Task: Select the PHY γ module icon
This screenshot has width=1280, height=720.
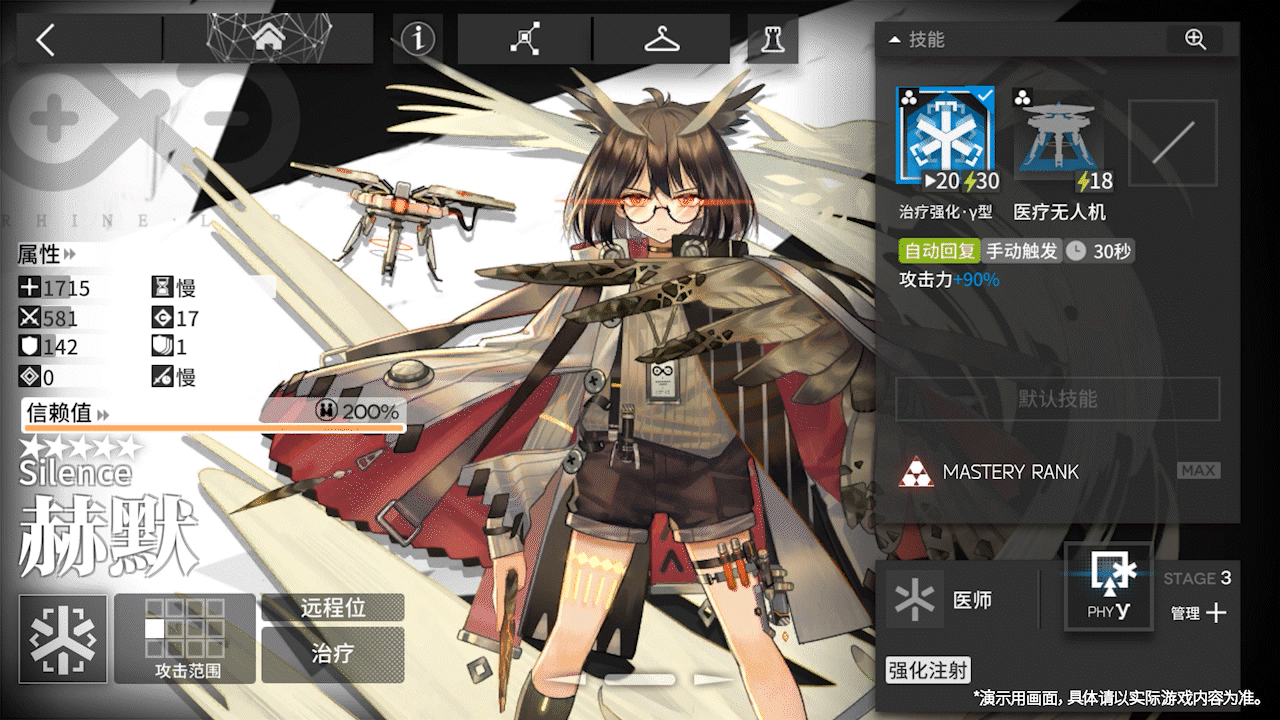Action: pyautogui.click(x=1108, y=586)
